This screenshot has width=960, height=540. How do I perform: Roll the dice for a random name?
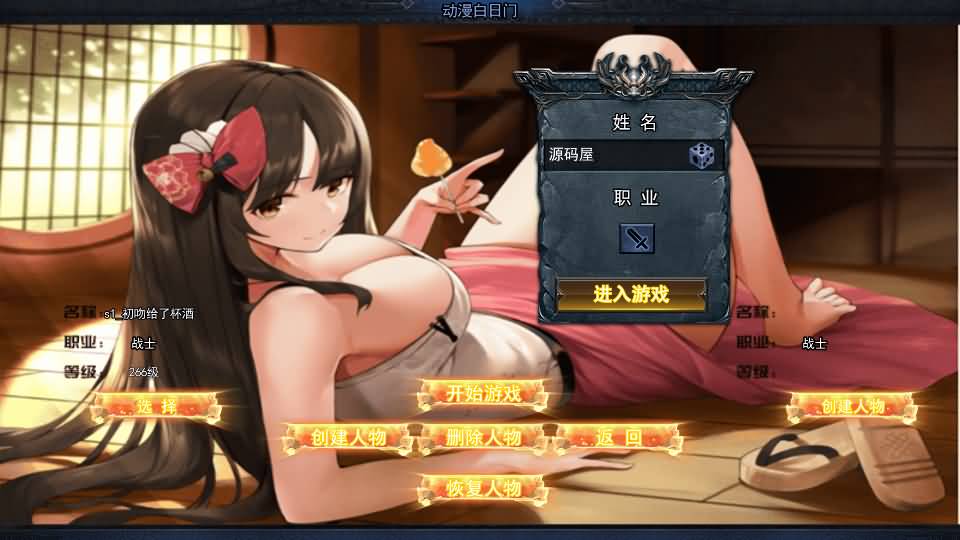[x=702, y=155]
